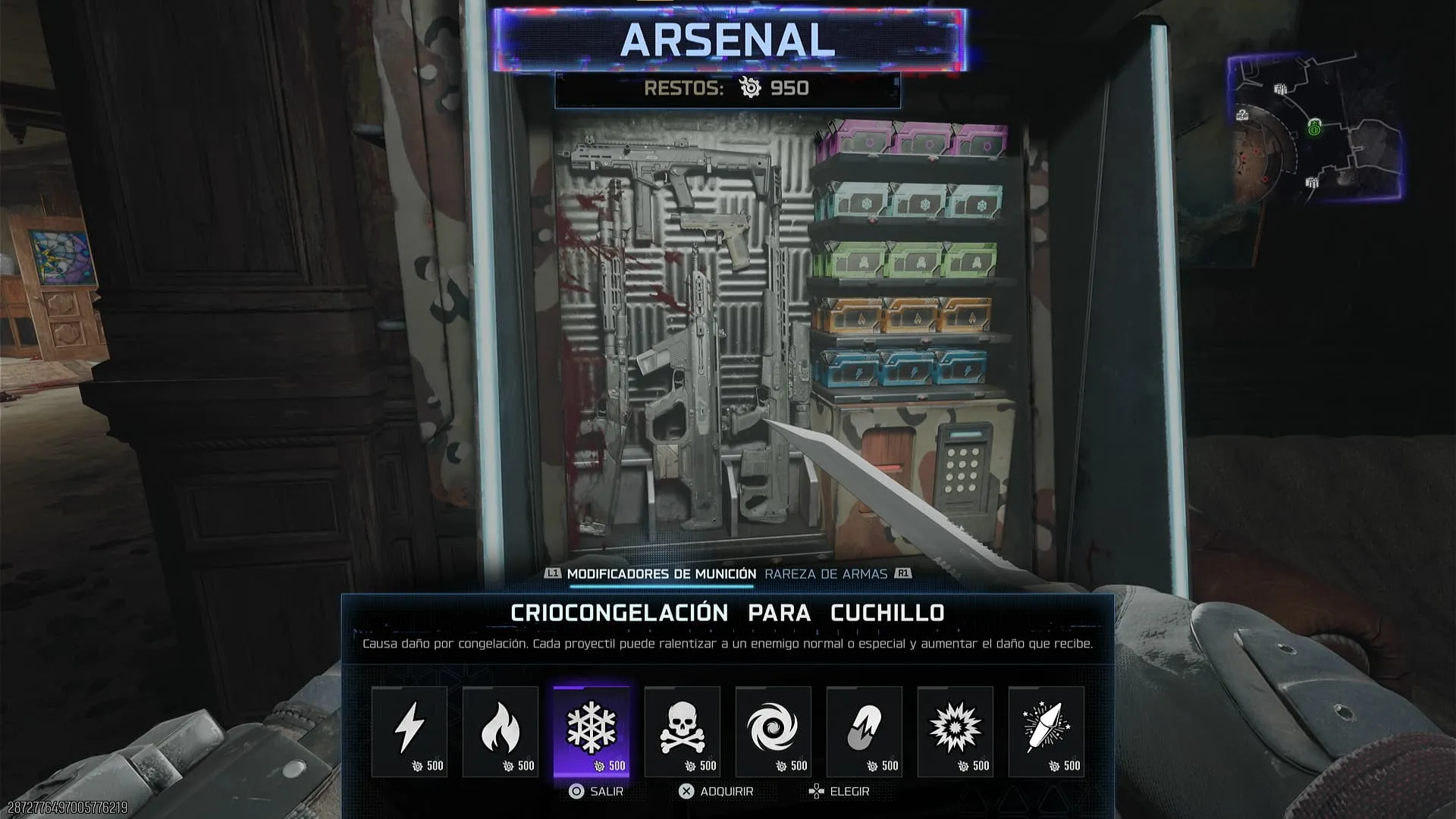Select the lightning bolt ammo mod

[409, 731]
